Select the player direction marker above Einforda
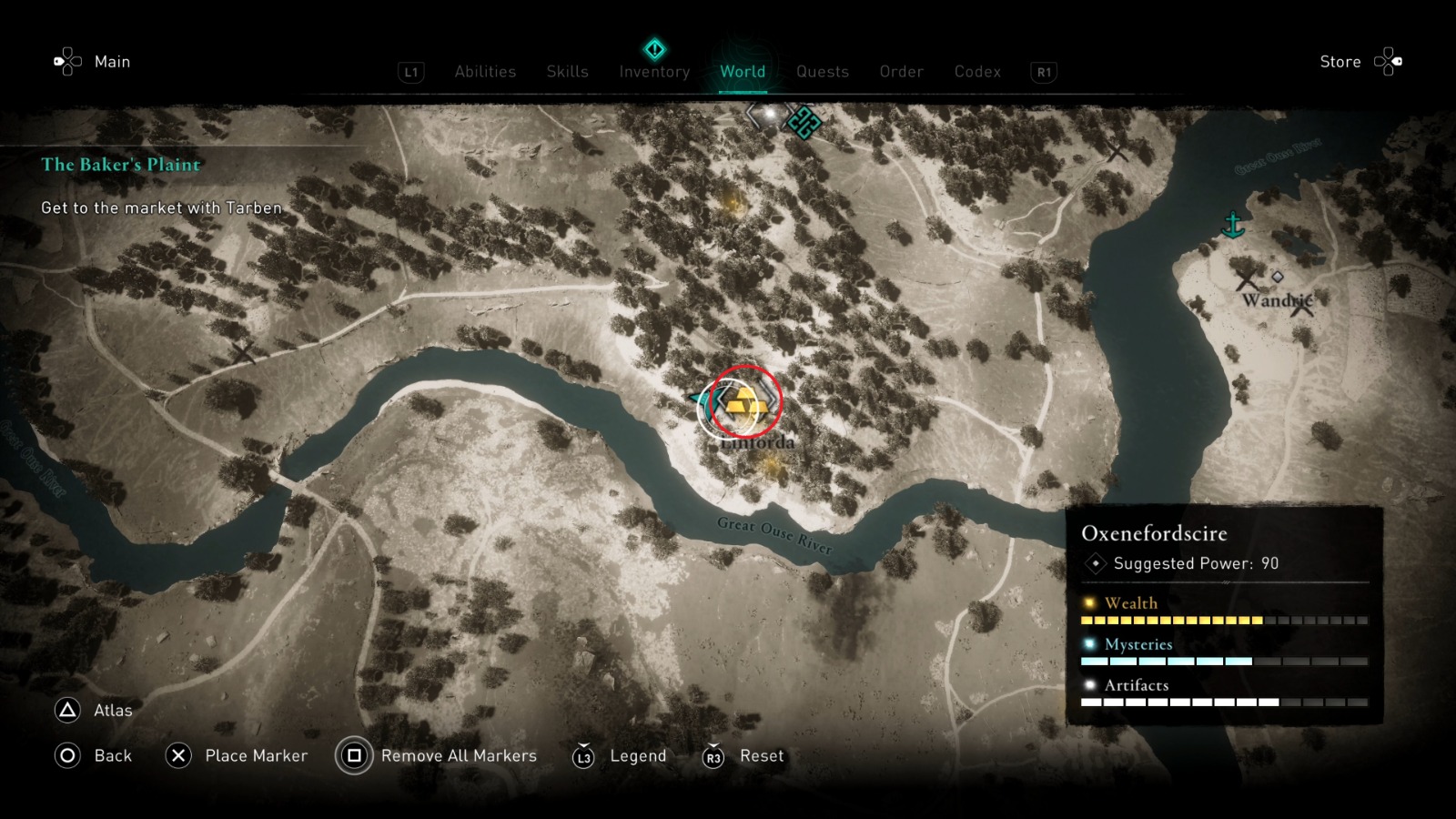 tap(703, 398)
